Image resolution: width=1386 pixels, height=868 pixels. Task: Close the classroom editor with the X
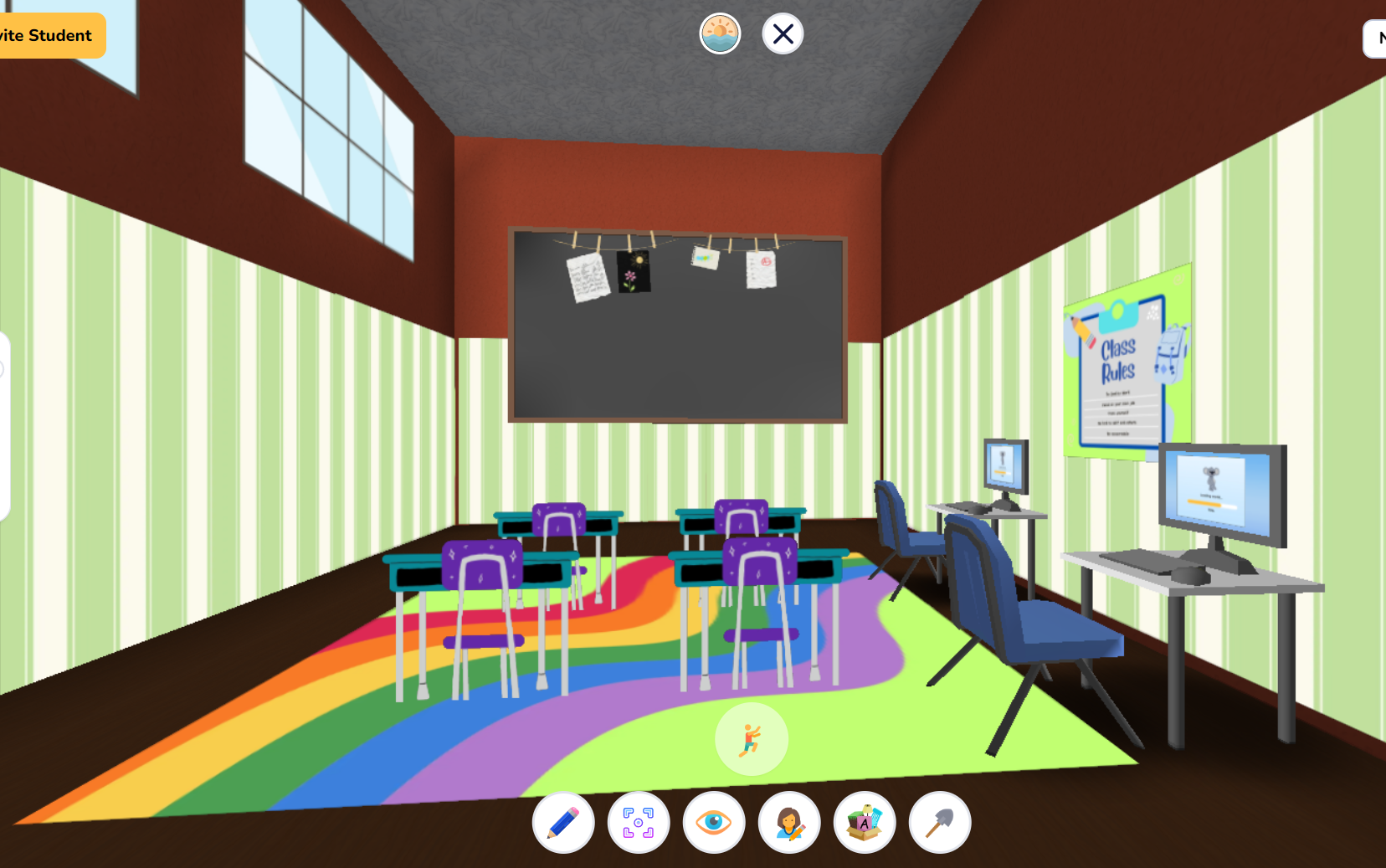(x=782, y=33)
